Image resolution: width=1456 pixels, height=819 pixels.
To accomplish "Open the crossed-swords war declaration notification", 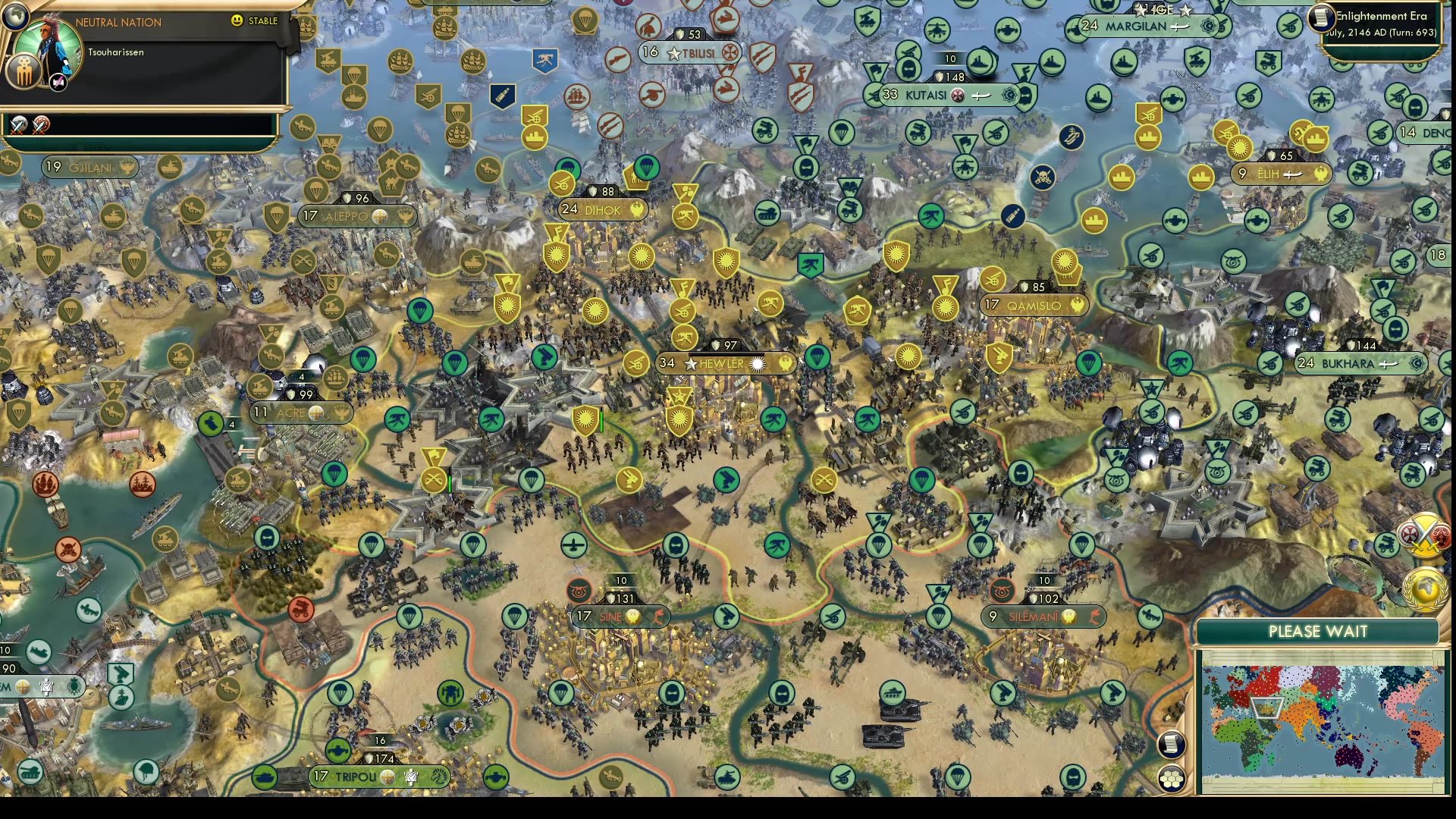I will (x=1423, y=535).
